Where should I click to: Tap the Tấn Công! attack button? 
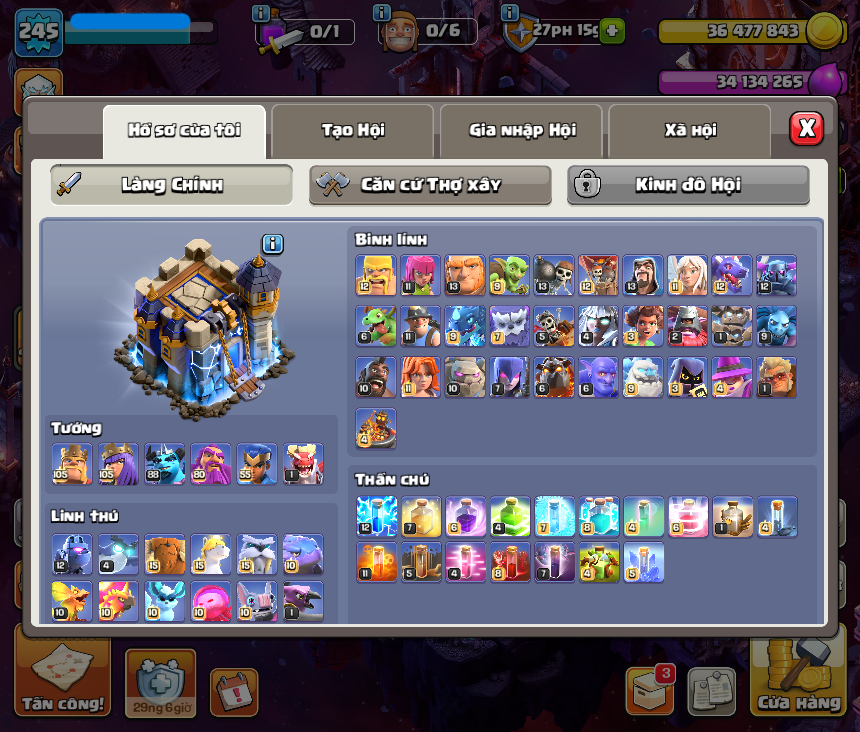pyautogui.click(x=62, y=677)
